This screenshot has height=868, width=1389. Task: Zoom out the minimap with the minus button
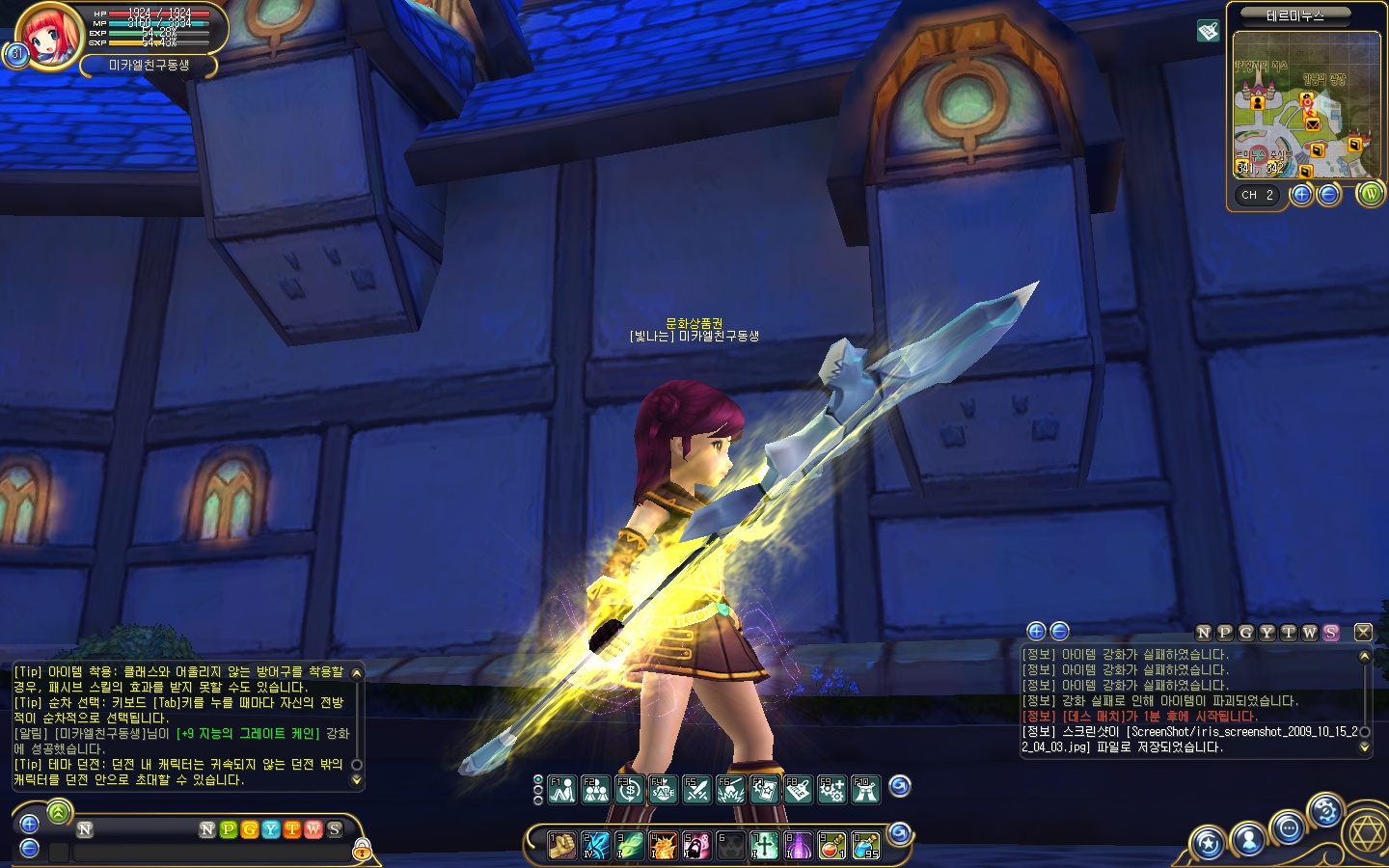click(x=1329, y=195)
